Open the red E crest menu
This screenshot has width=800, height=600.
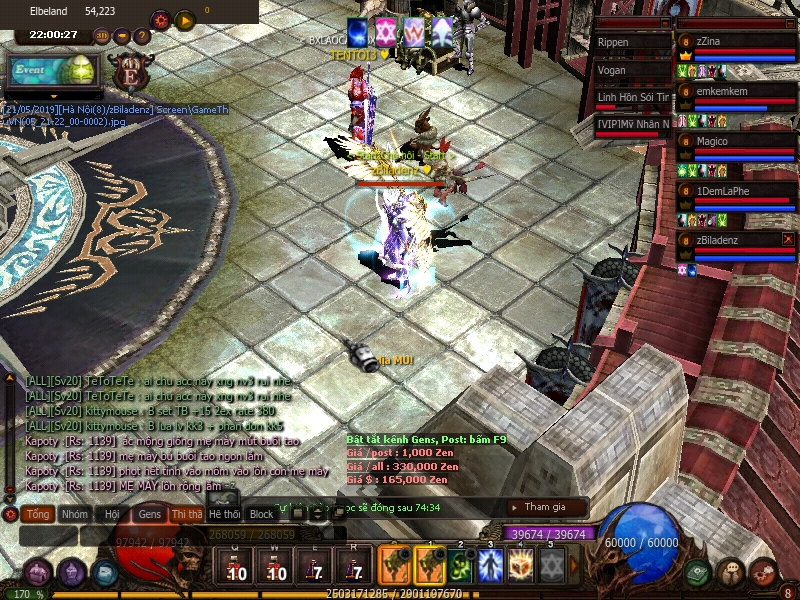pyautogui.click(x=129, y=72)
